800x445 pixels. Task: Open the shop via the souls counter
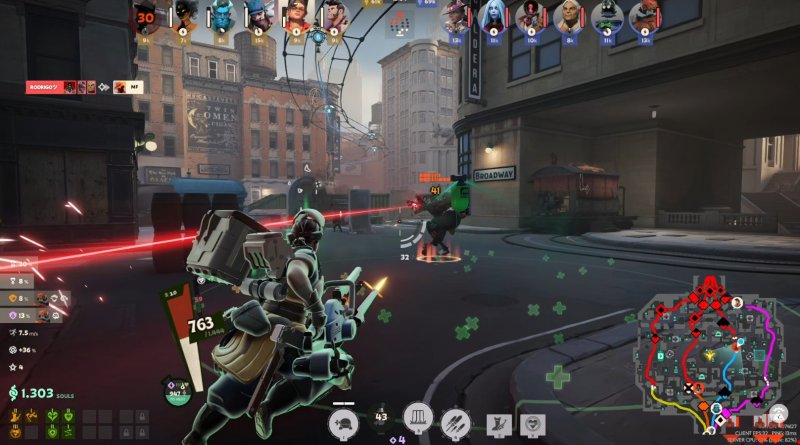[37, 394]
